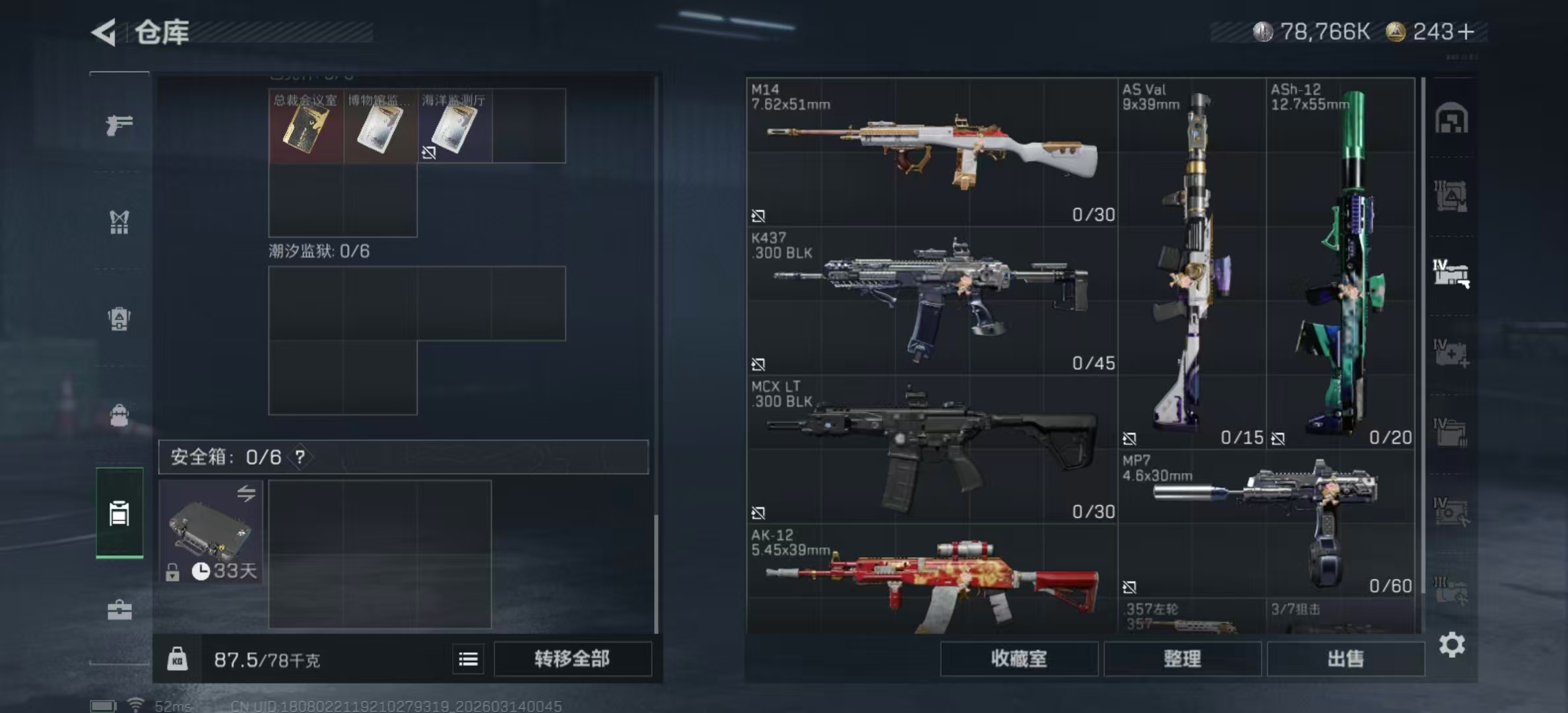This screenshot has height=713, width=1568.
Task: Open the tier IV document folder case icon
Action: [1451, 432]
